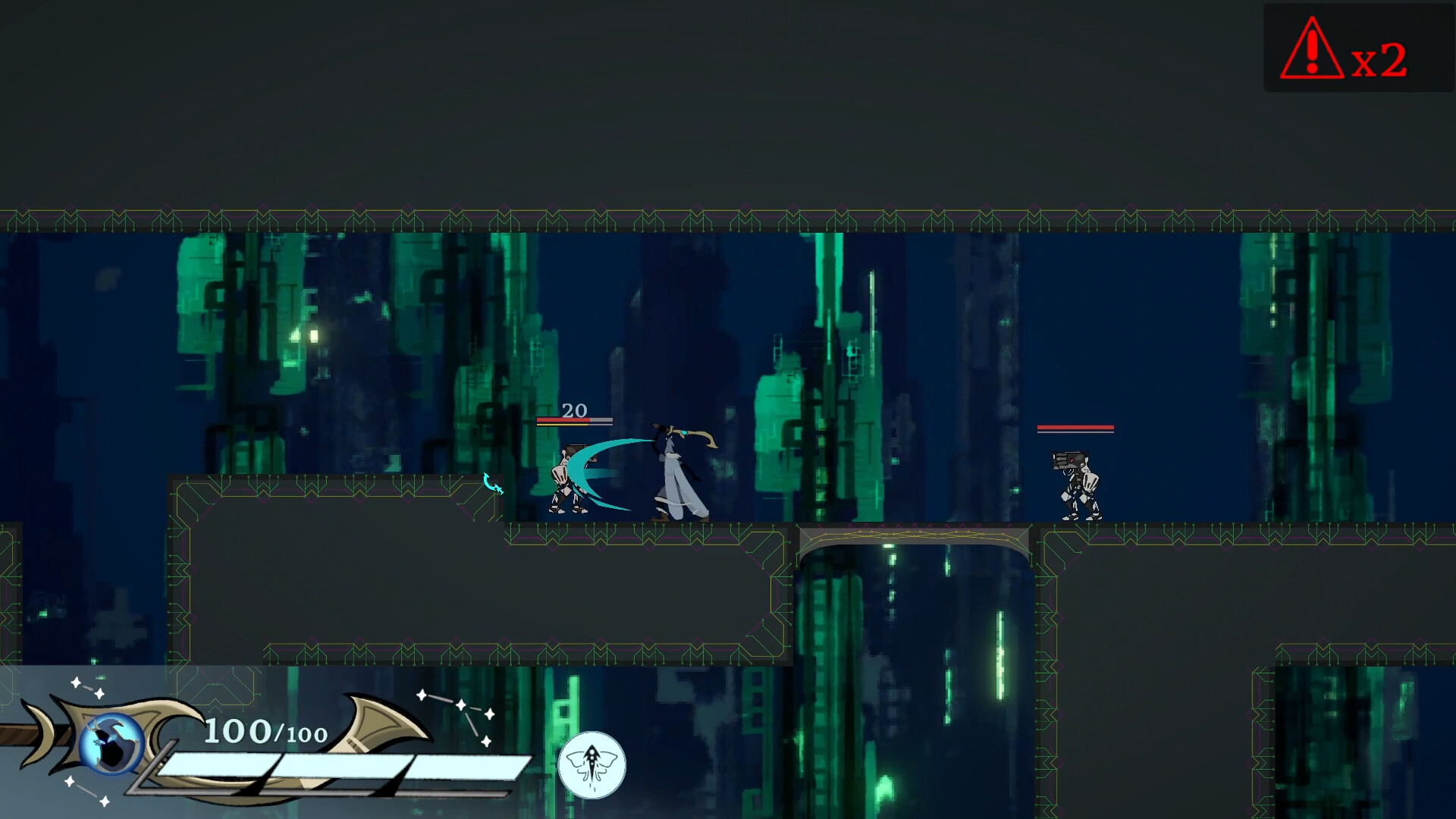The height and width of the screenshot is (819, 1456).
Task: Click the damage number 20 above the soldier
Action: point(574,411)
